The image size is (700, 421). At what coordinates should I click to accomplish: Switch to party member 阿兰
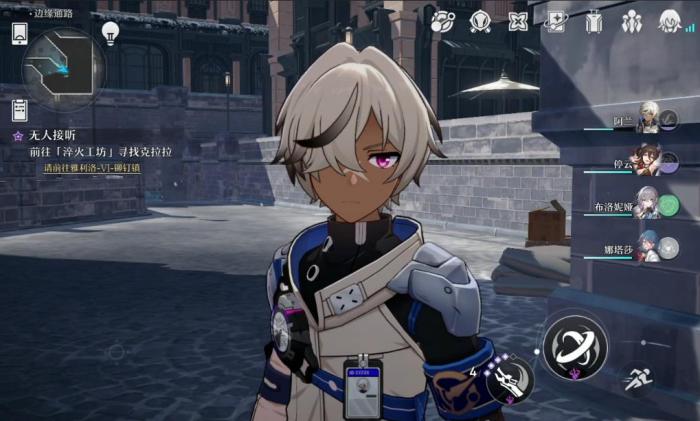coord(647,120)
